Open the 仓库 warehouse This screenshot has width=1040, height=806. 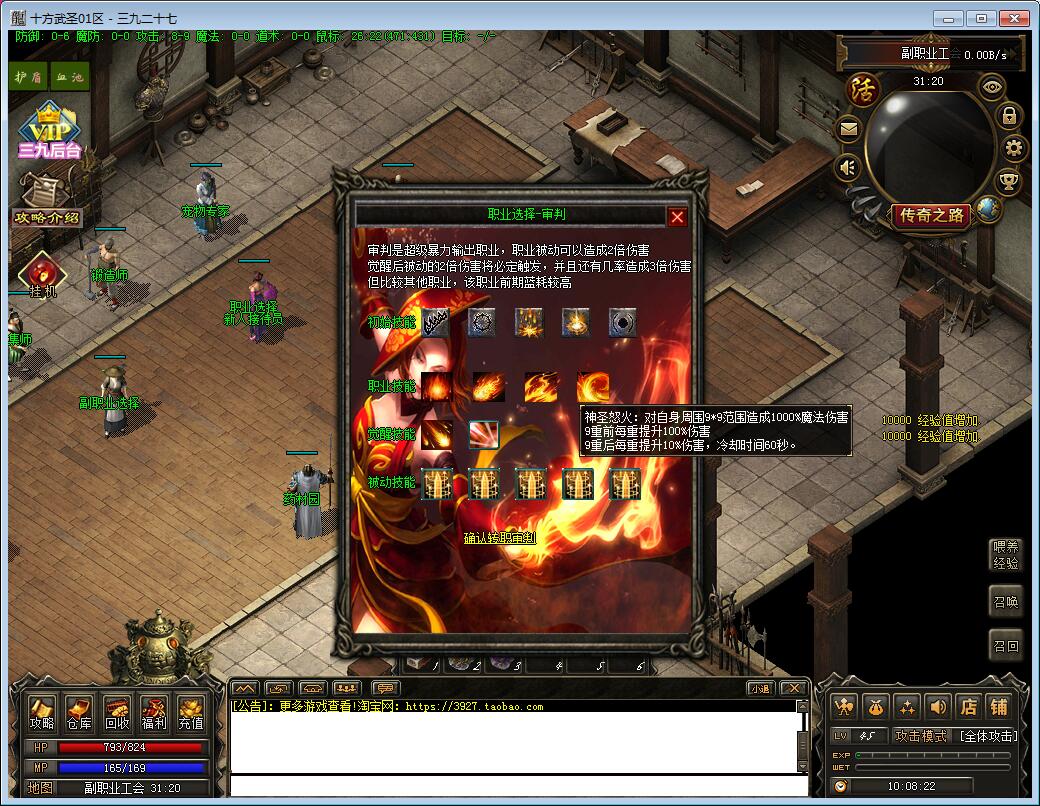click(78, 712)
